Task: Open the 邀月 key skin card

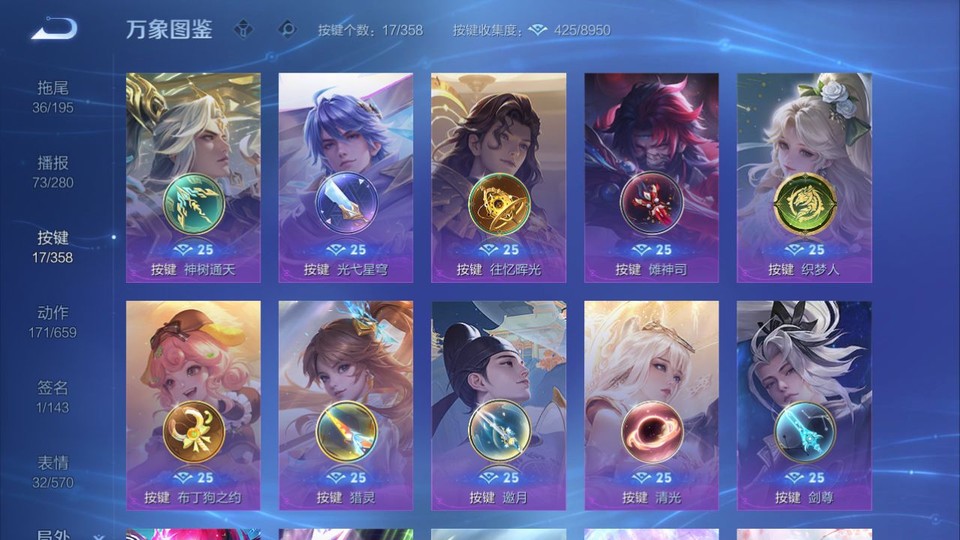Action: pyautogui.click(x=498, y=405)
